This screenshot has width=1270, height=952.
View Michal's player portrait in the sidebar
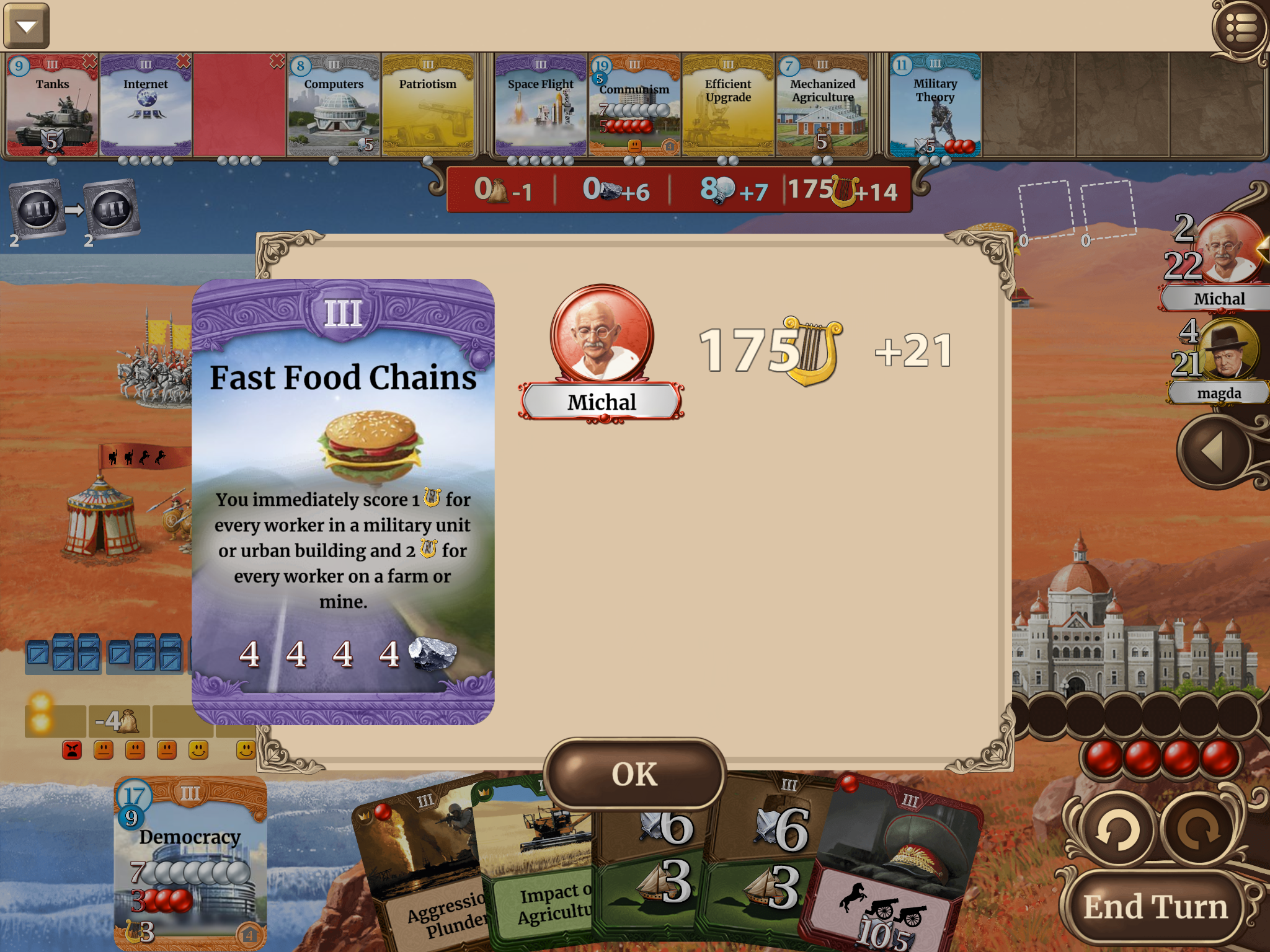tap(1227, 249)
